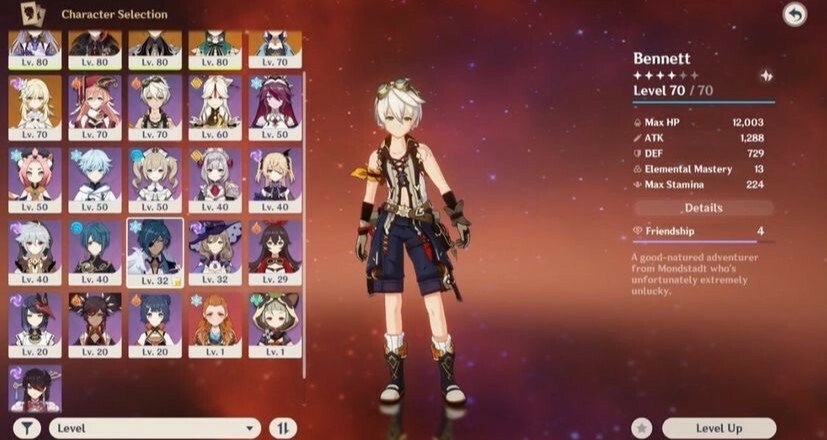Pick Amber at level 29
This screenshot has height=440, width=827.
tap(275, 248)
